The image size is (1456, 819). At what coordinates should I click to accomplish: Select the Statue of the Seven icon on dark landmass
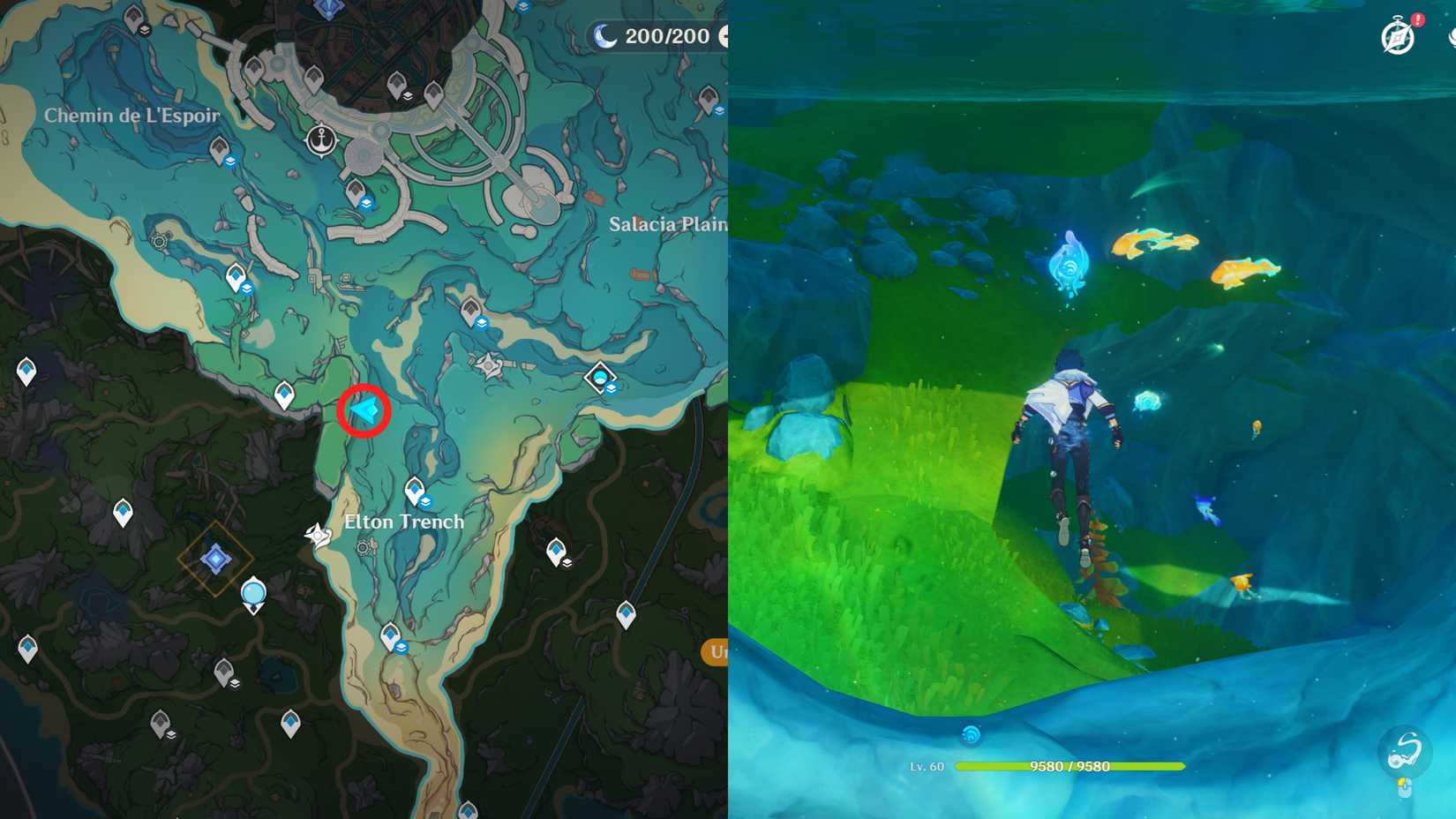pos(215,558)
